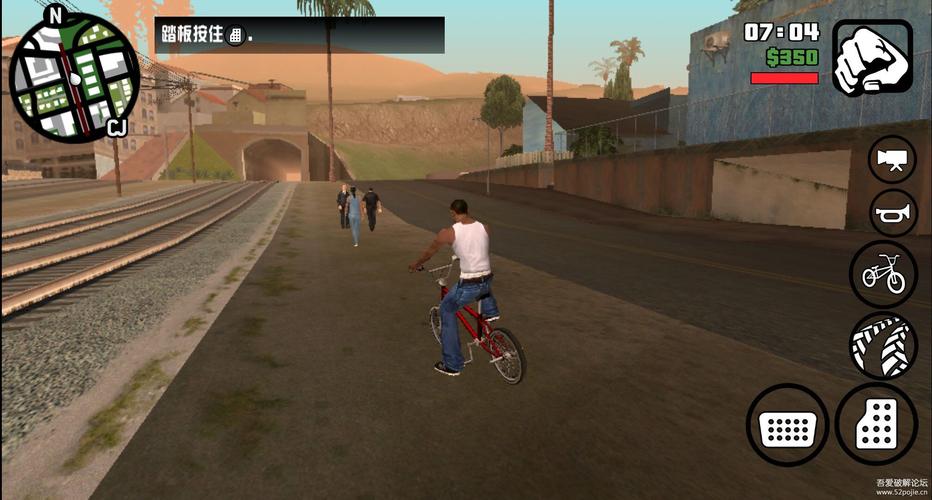932x500 pixels.
Task: Hit the wide brake pedal button
Action: 787,425
